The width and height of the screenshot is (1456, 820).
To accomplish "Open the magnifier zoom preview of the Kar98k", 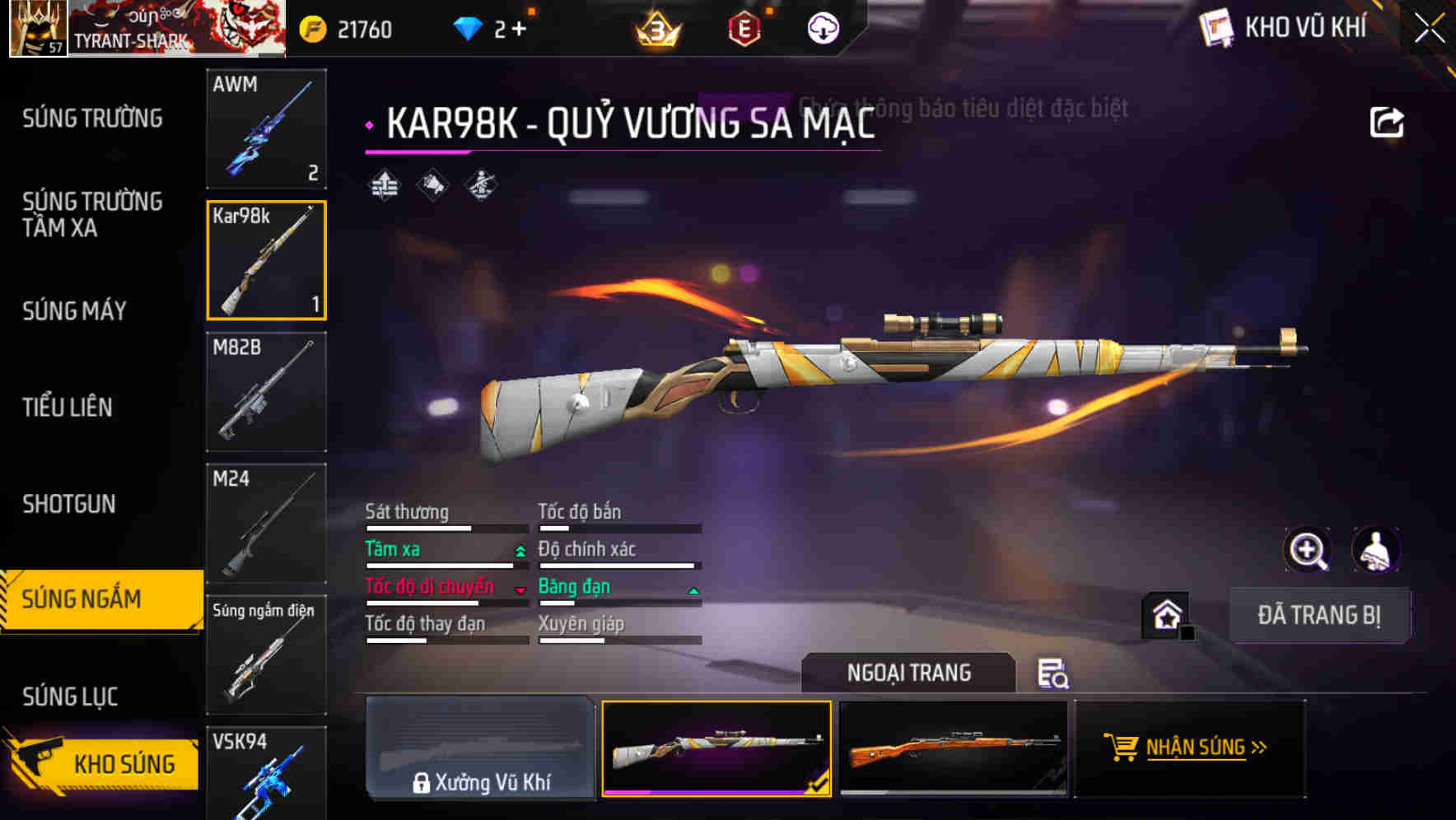I will (x=1309, y=549).
